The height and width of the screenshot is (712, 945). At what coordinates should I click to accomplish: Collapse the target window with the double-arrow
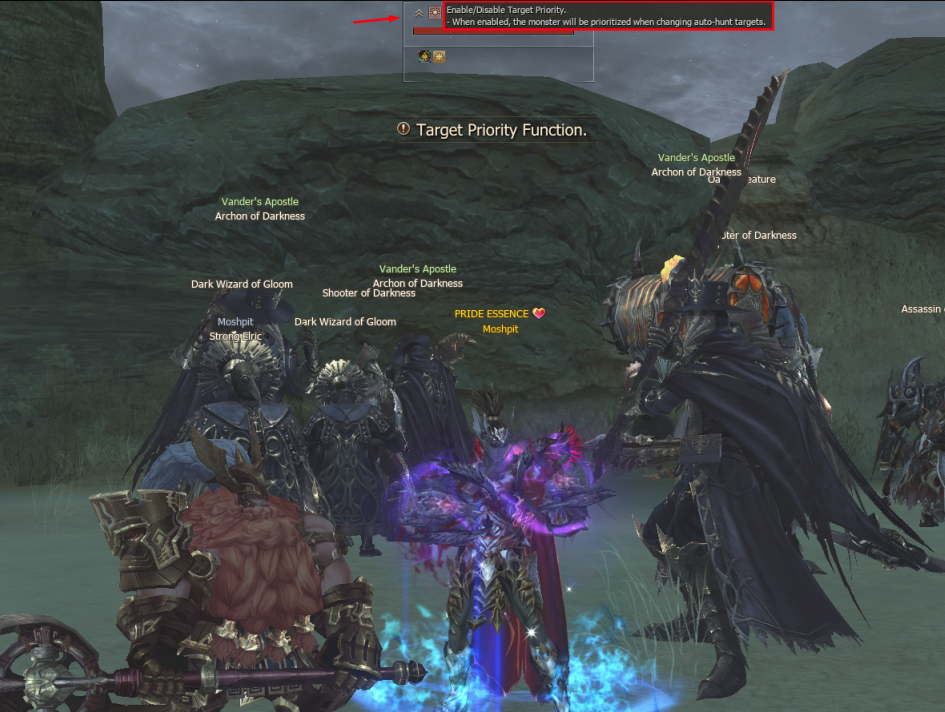419,13
